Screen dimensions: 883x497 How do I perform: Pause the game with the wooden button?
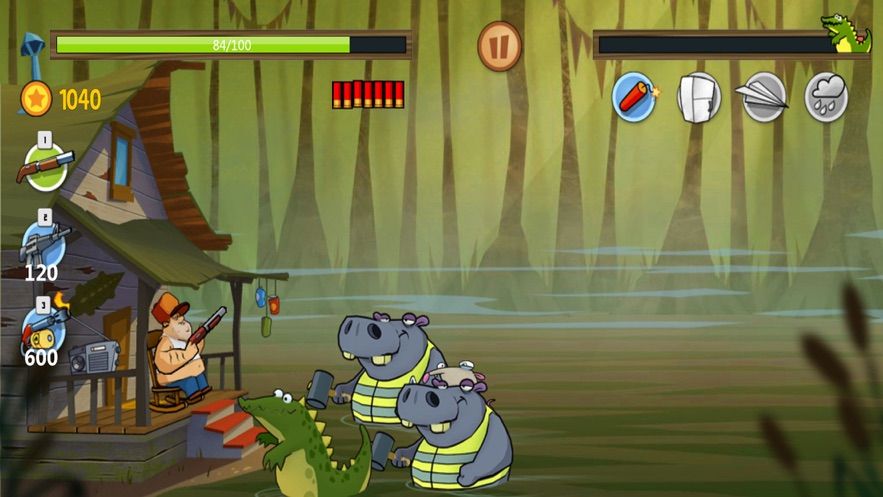499,46
